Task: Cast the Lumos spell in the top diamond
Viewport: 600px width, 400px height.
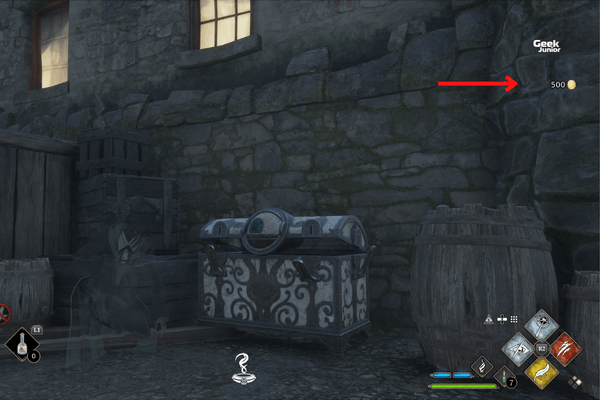Action: coord(541,323)
